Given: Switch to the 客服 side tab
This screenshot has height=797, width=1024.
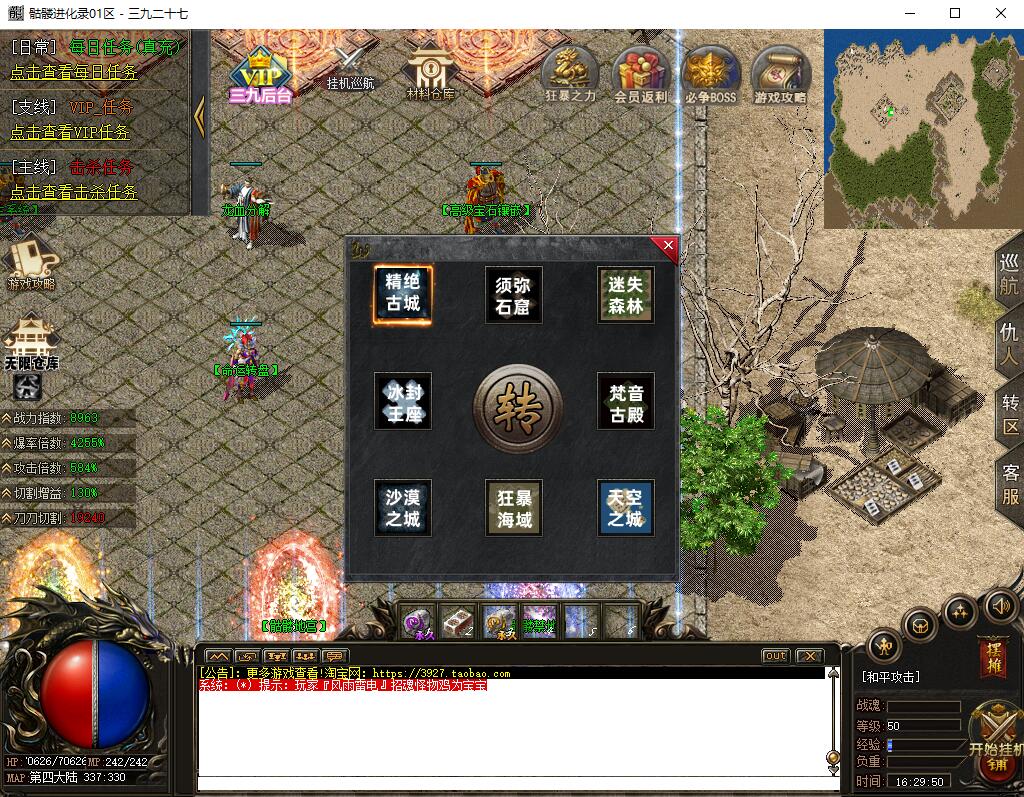Looking at the screenshot, I should [1010, 484].
